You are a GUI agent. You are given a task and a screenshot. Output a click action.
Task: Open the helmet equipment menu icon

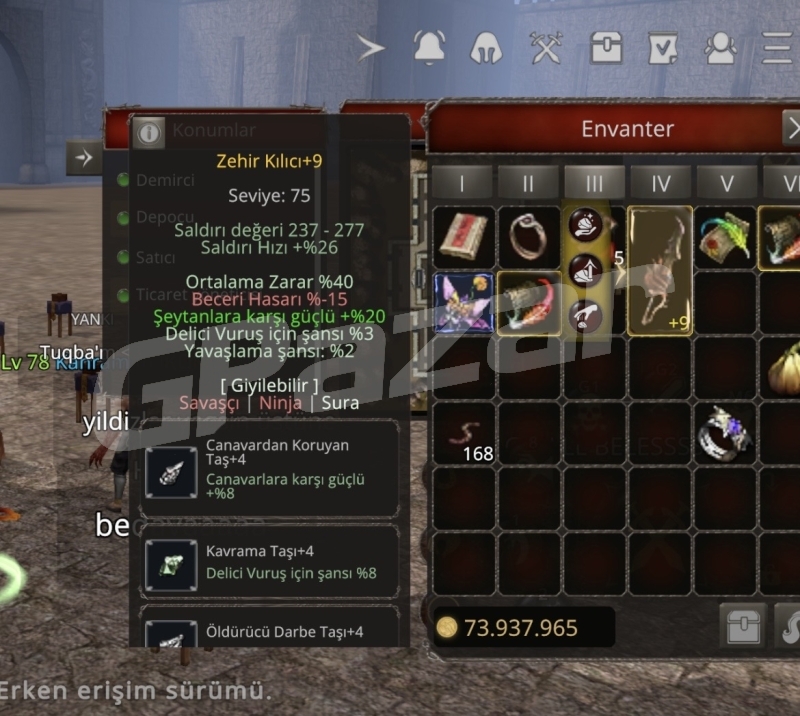tap(487, 47)
